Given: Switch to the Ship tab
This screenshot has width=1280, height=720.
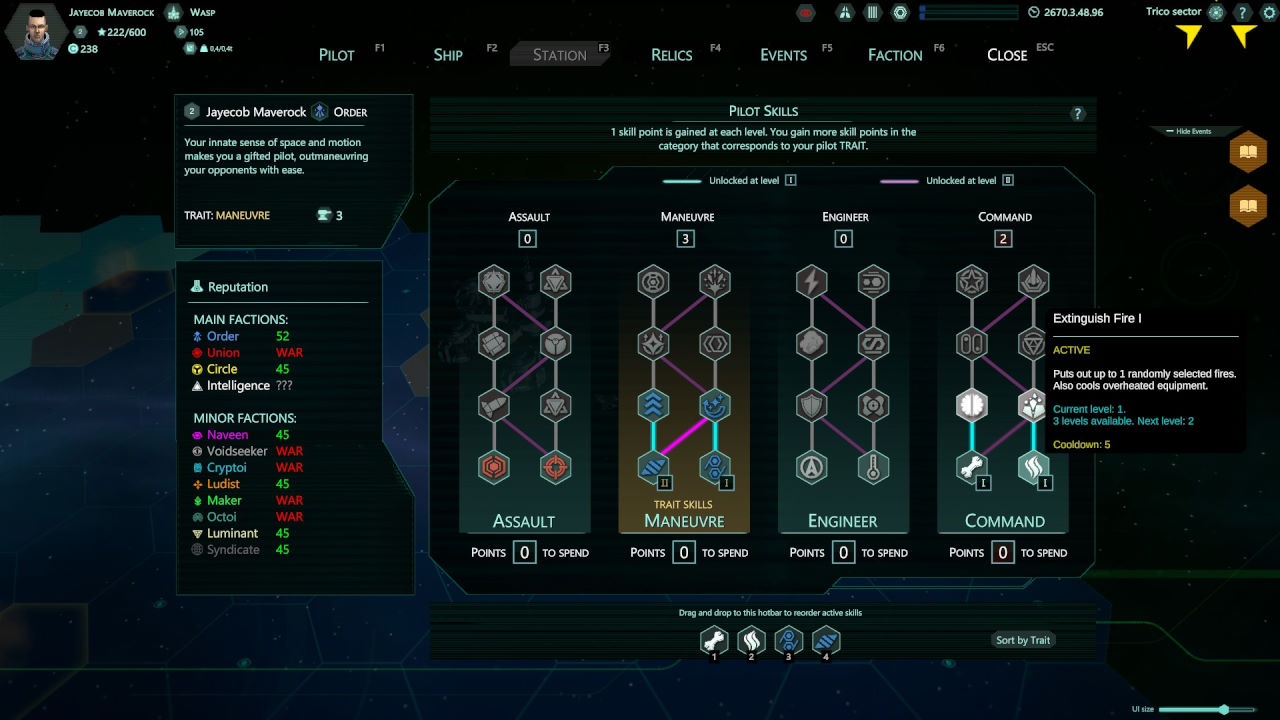Looking at the screenshot, I should [448, 55].
